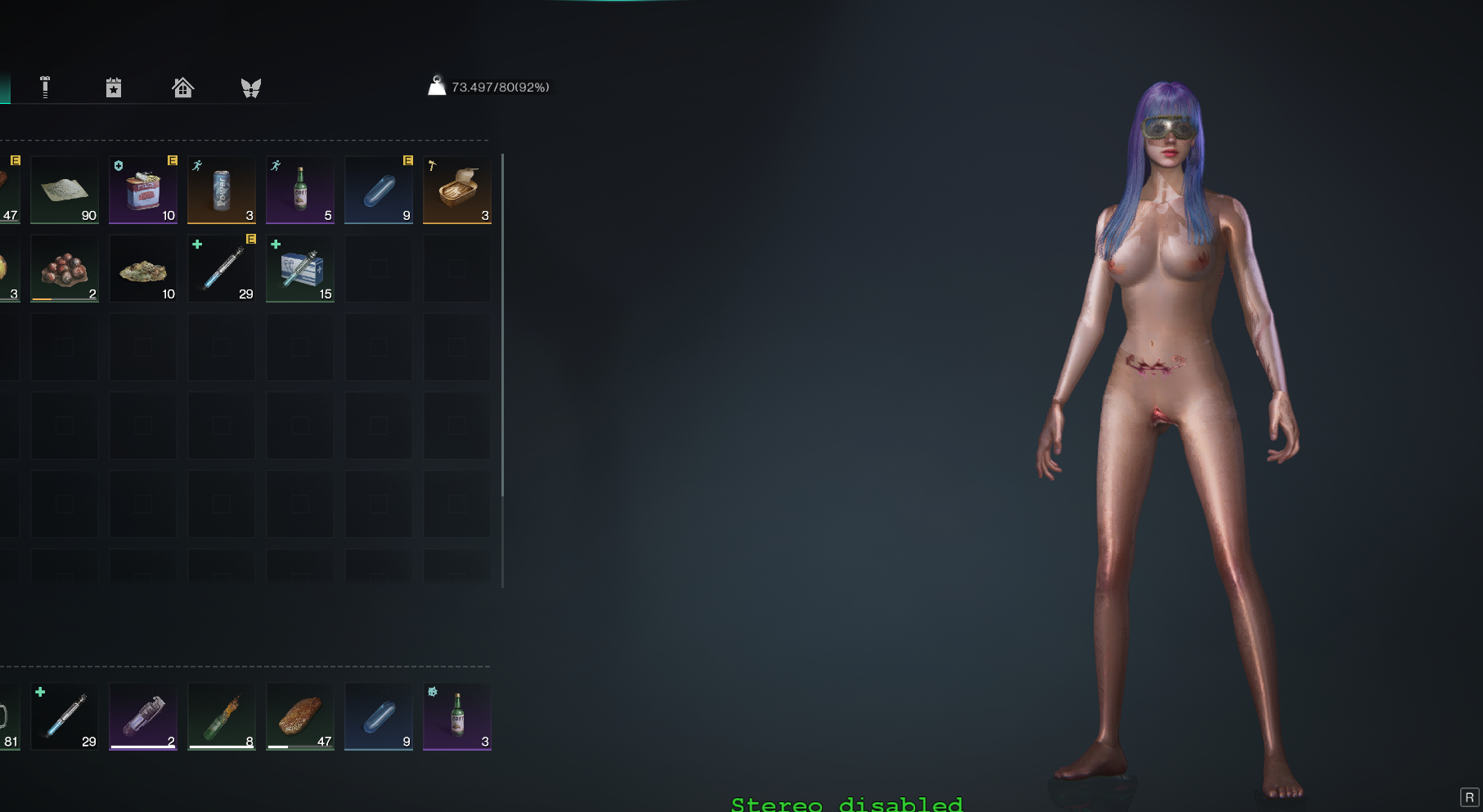Choose the ore pile stack of 10
This screenshot has height=812, width=1483.
(x=143, y=269)
